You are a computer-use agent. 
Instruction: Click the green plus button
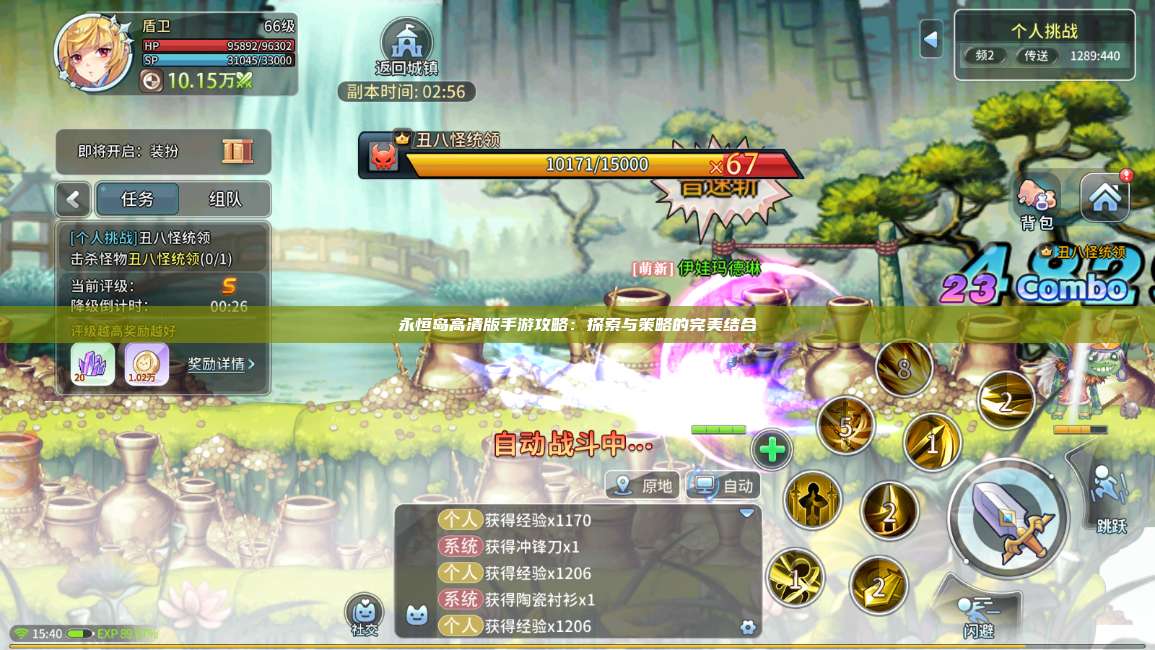tap(771, 450)
